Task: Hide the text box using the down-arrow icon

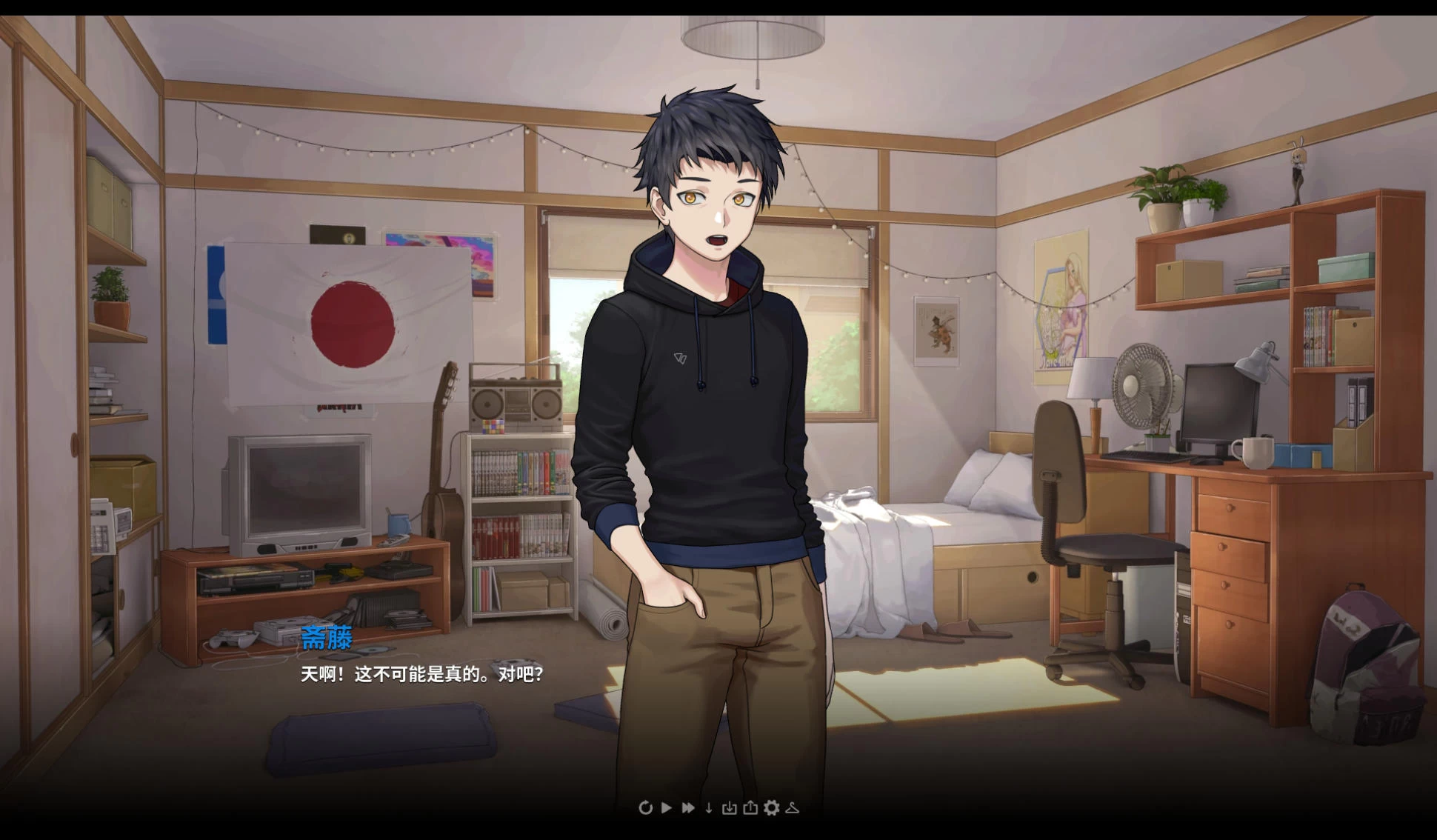Action: [x=708, y=808]
